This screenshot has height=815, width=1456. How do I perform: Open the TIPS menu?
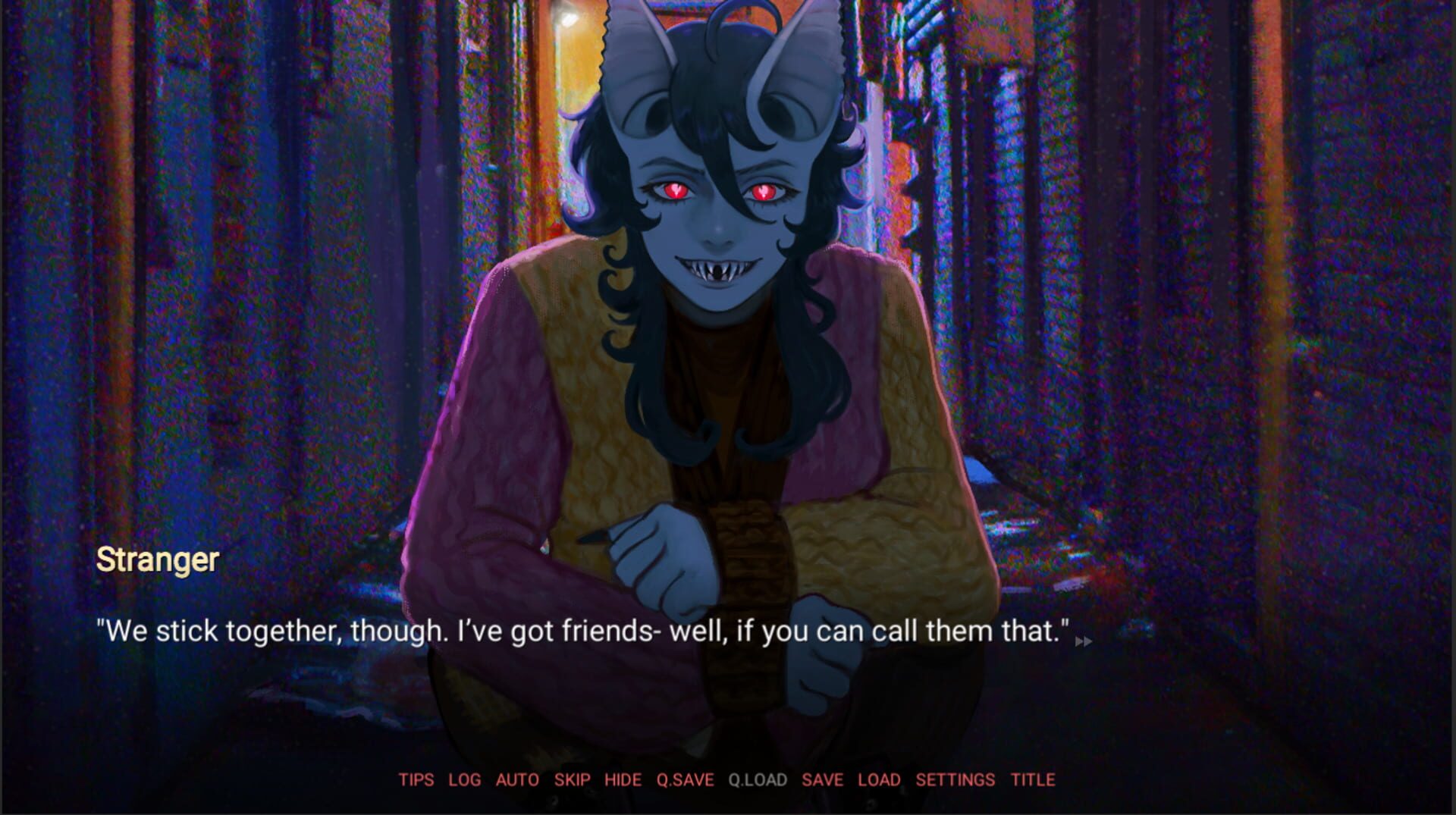coord(416,779)
